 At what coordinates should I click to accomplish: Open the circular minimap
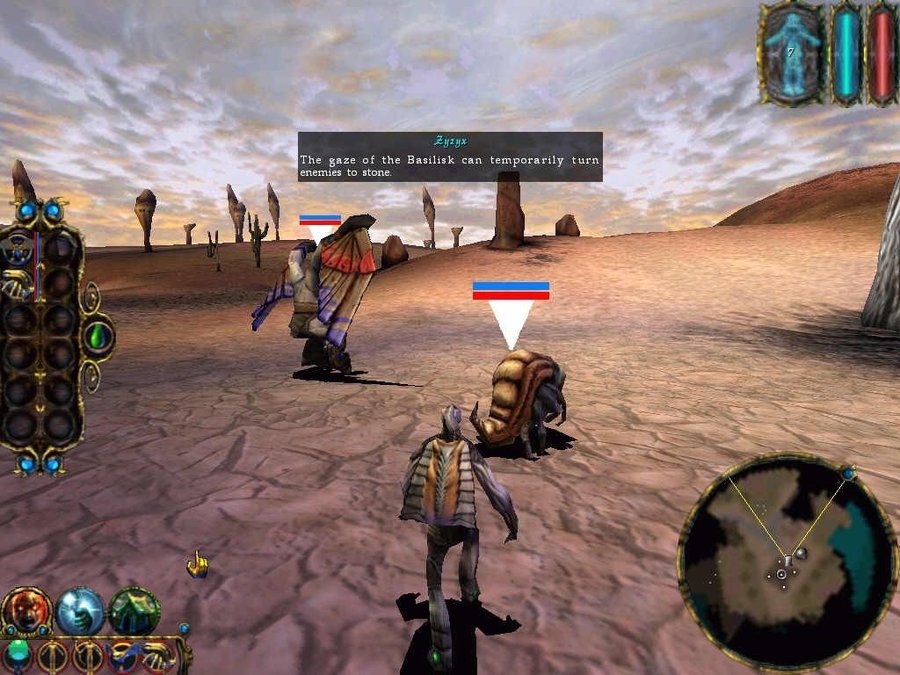786,560
